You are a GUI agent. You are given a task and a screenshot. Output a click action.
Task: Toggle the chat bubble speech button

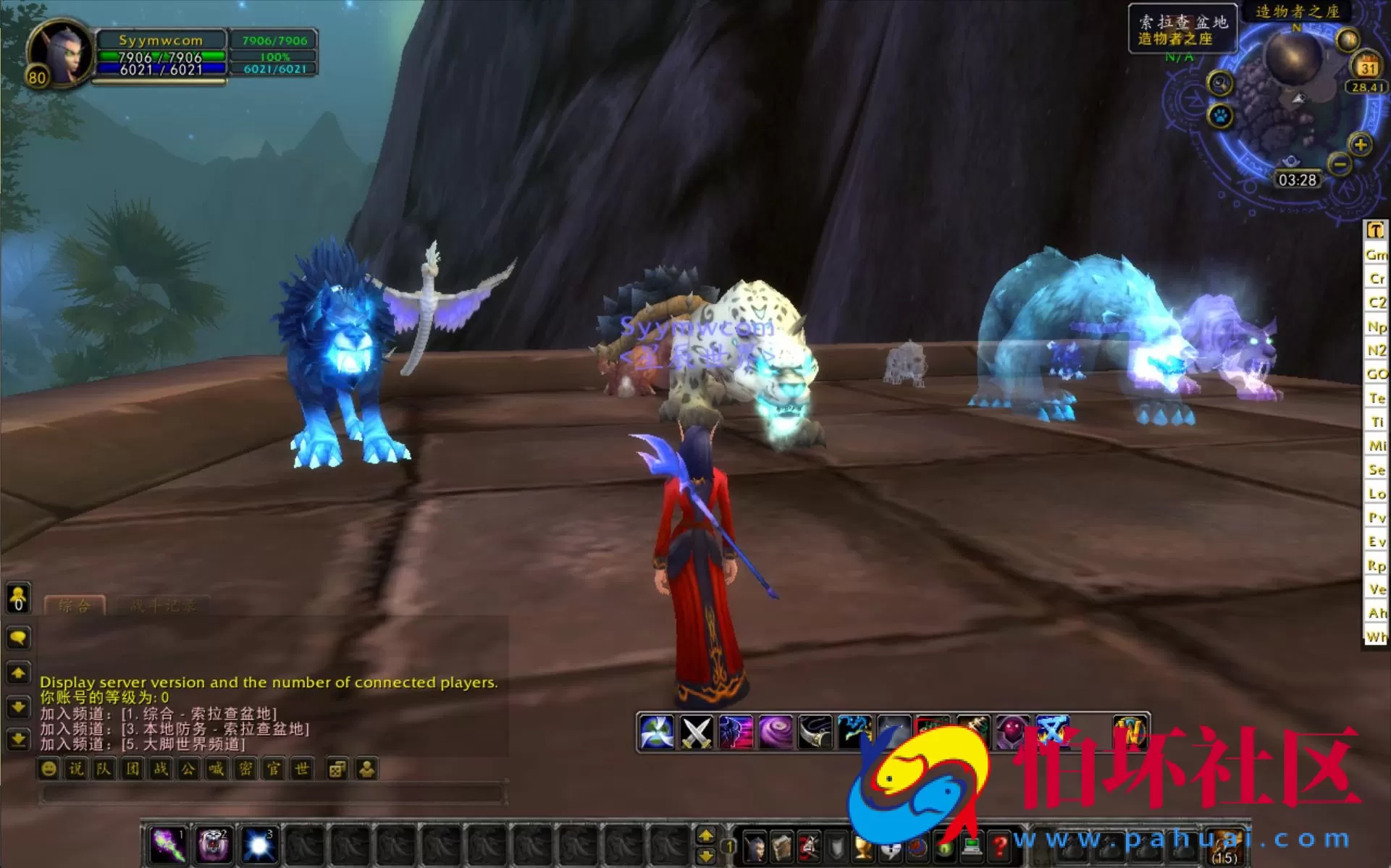point(18,638)
